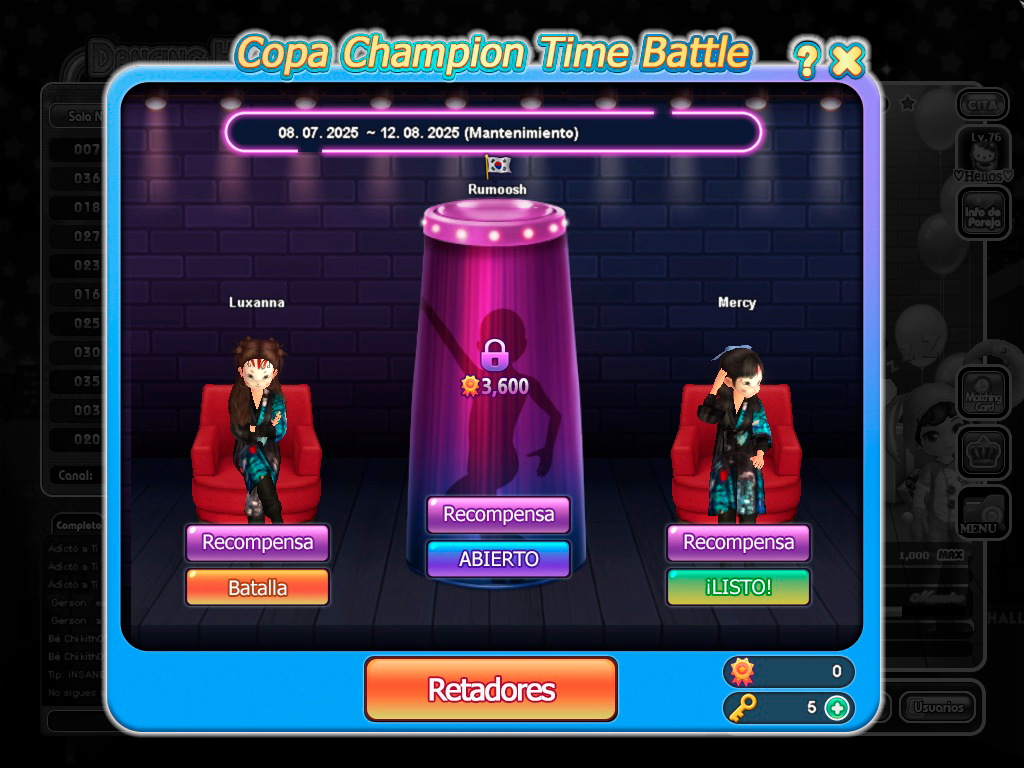Open Rumoosh's Recompensa button
1024x768 pixels.
[498, 515]
